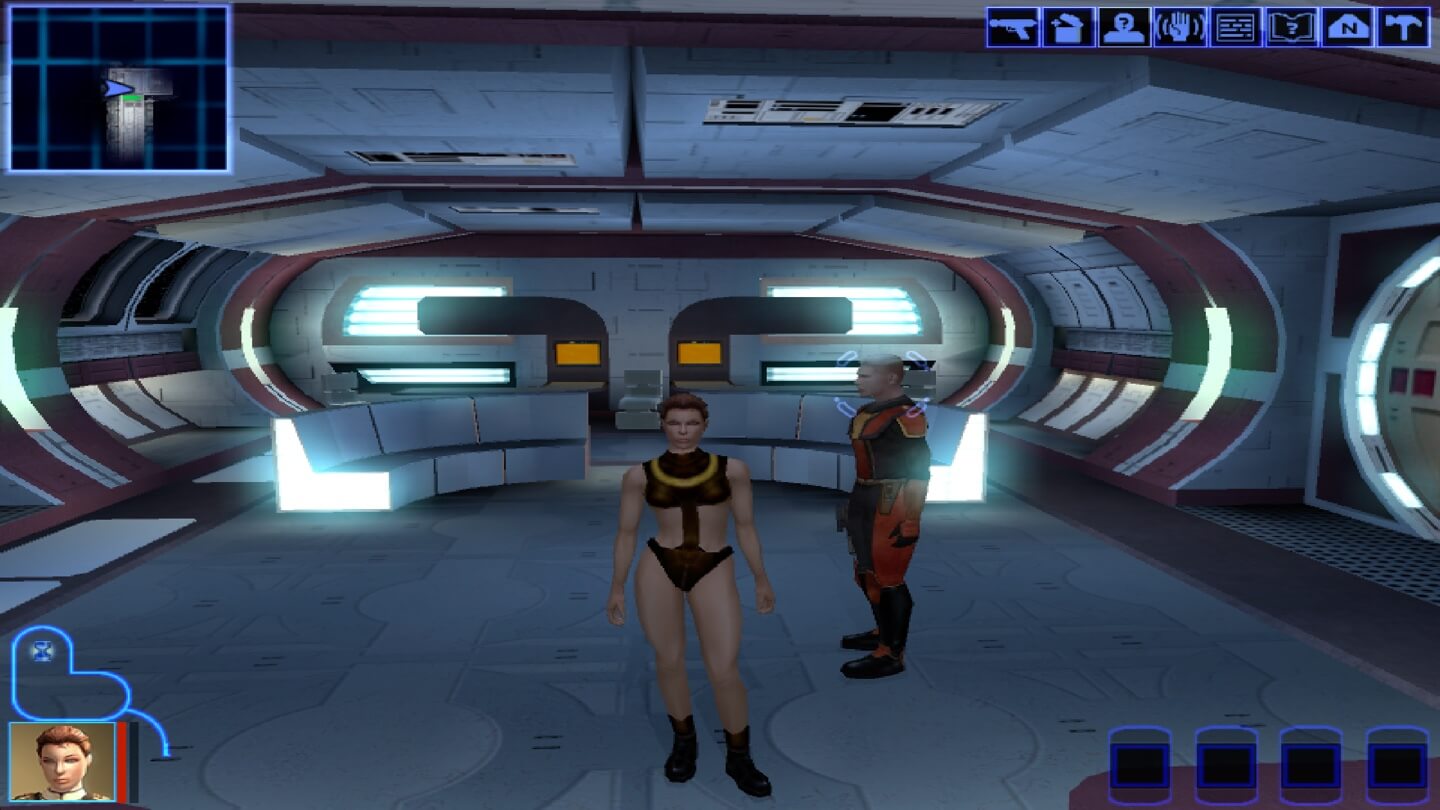Image resolution: width=1440 pixels, height=810 pixels.
Task: Open the Inventory box icon
Action: 1068,27
